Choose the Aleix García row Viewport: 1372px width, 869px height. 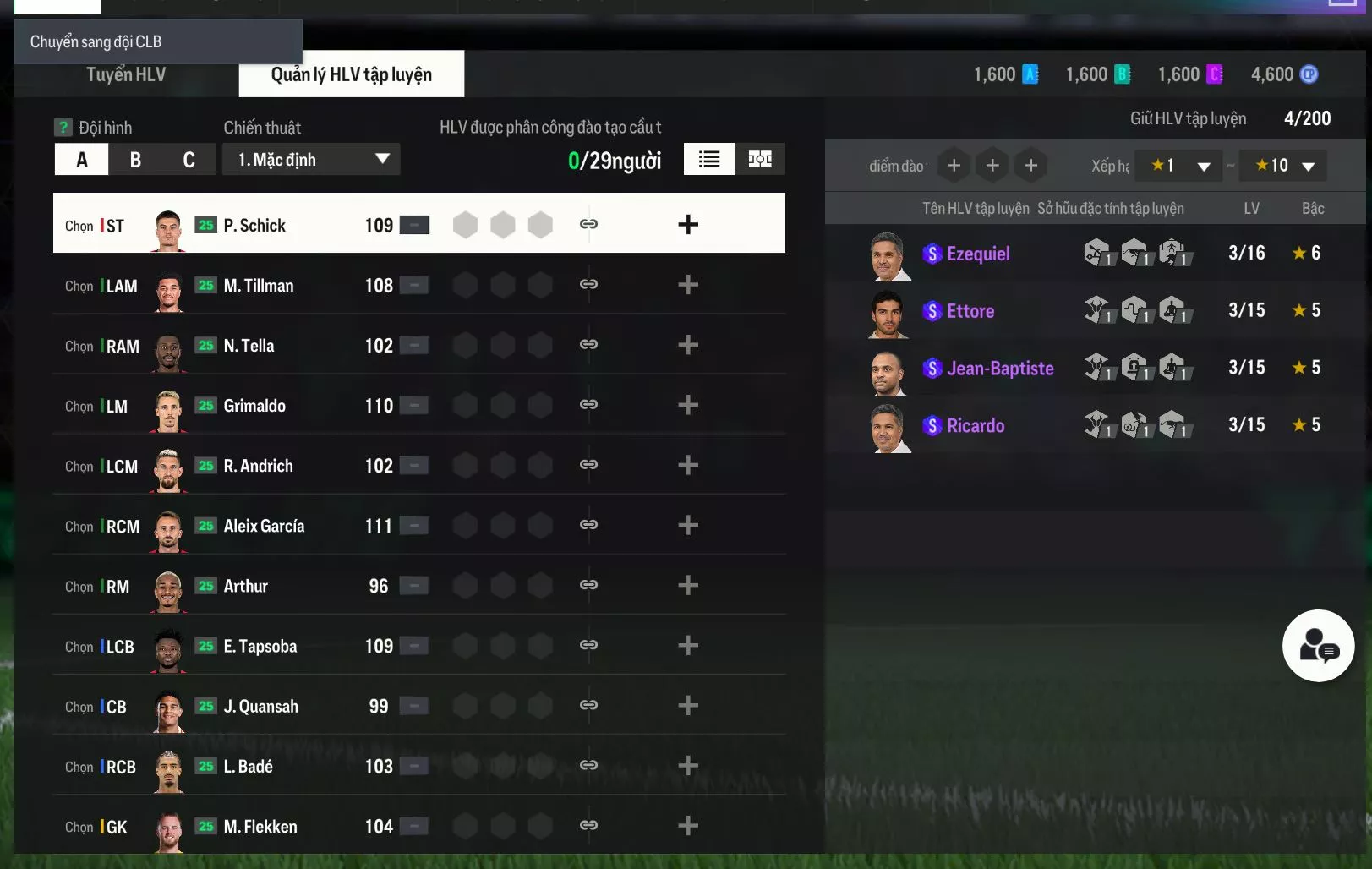click(264, 526)
